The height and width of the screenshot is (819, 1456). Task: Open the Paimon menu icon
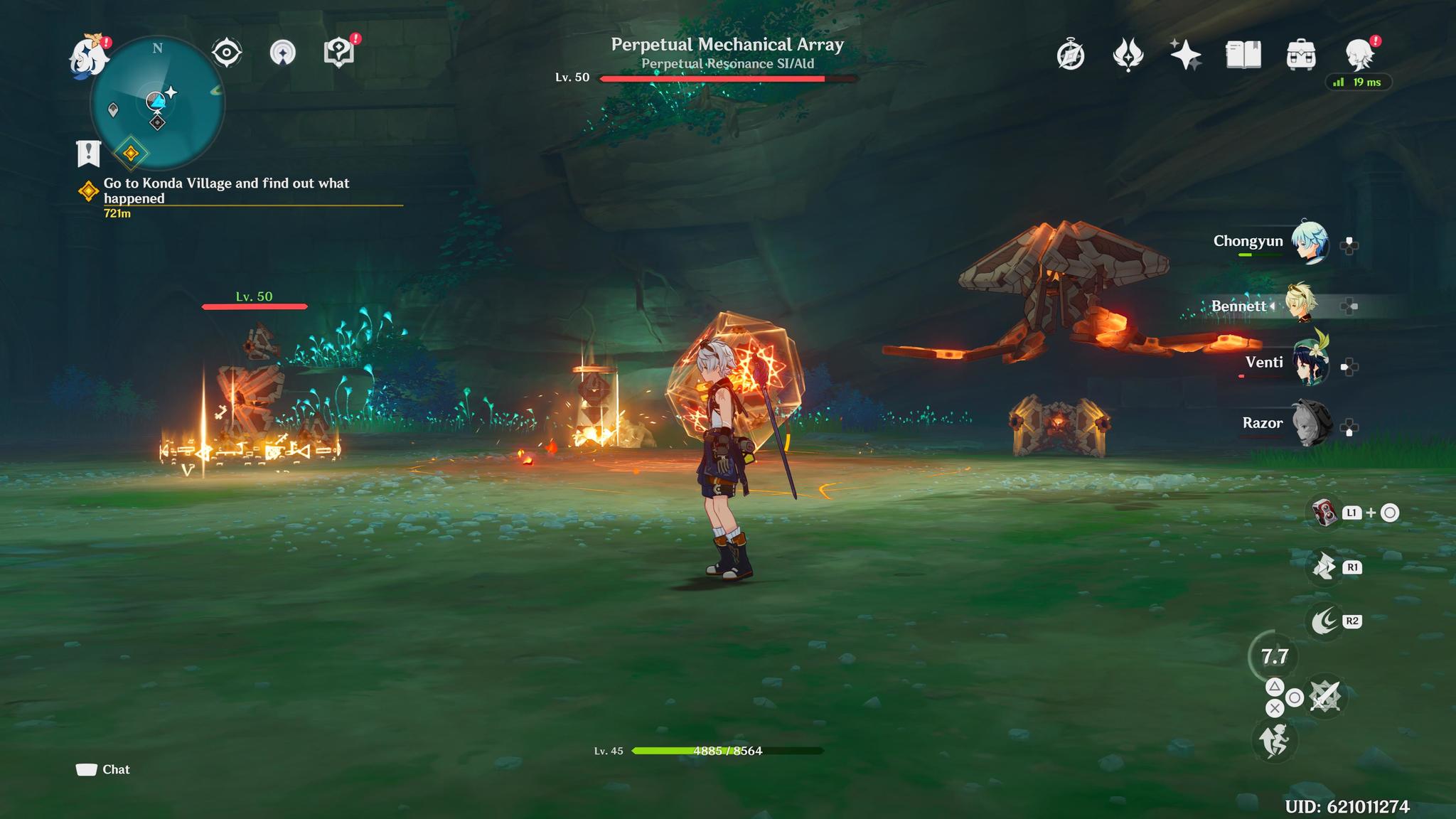[88, 55]
